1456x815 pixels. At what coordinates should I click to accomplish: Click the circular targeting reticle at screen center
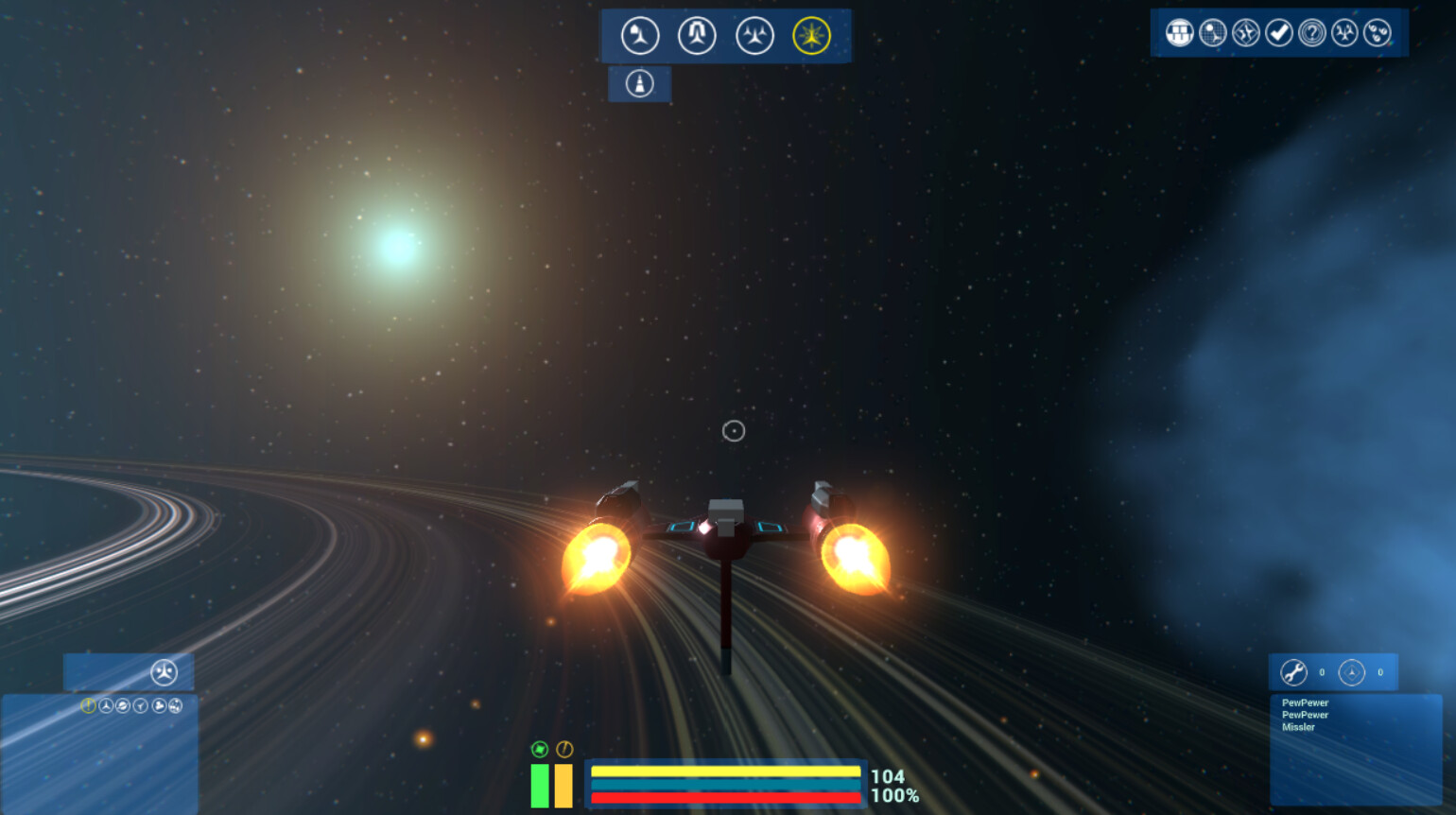click(x=735, y=431)
